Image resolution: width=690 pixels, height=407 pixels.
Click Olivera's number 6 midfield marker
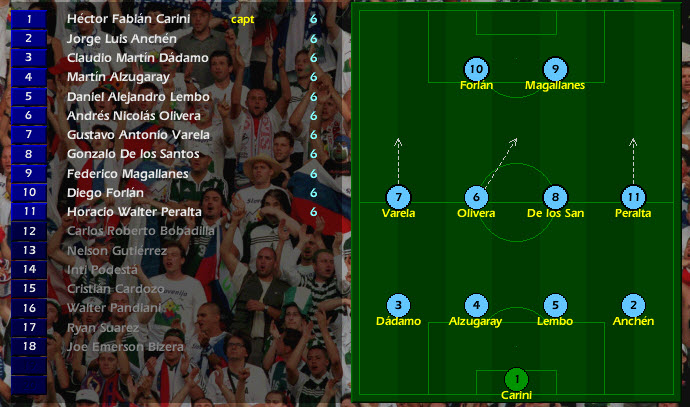pyautogui.click(x=477, y=197)
